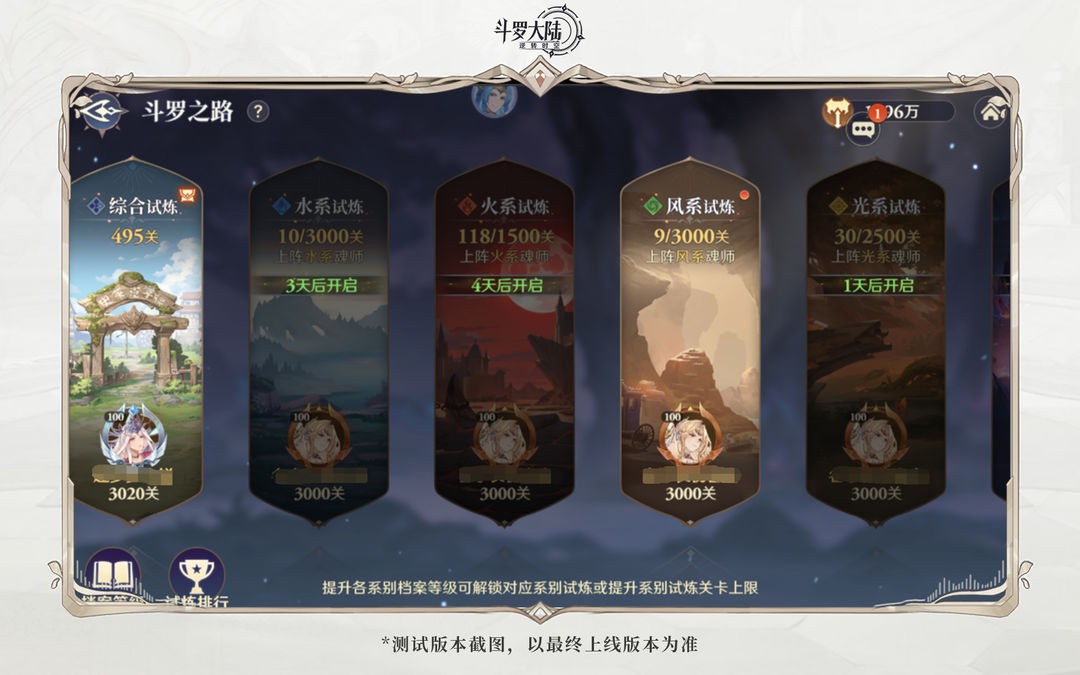
Task: Select the 光系试炼 trial card
Action: tap(876, 350)
